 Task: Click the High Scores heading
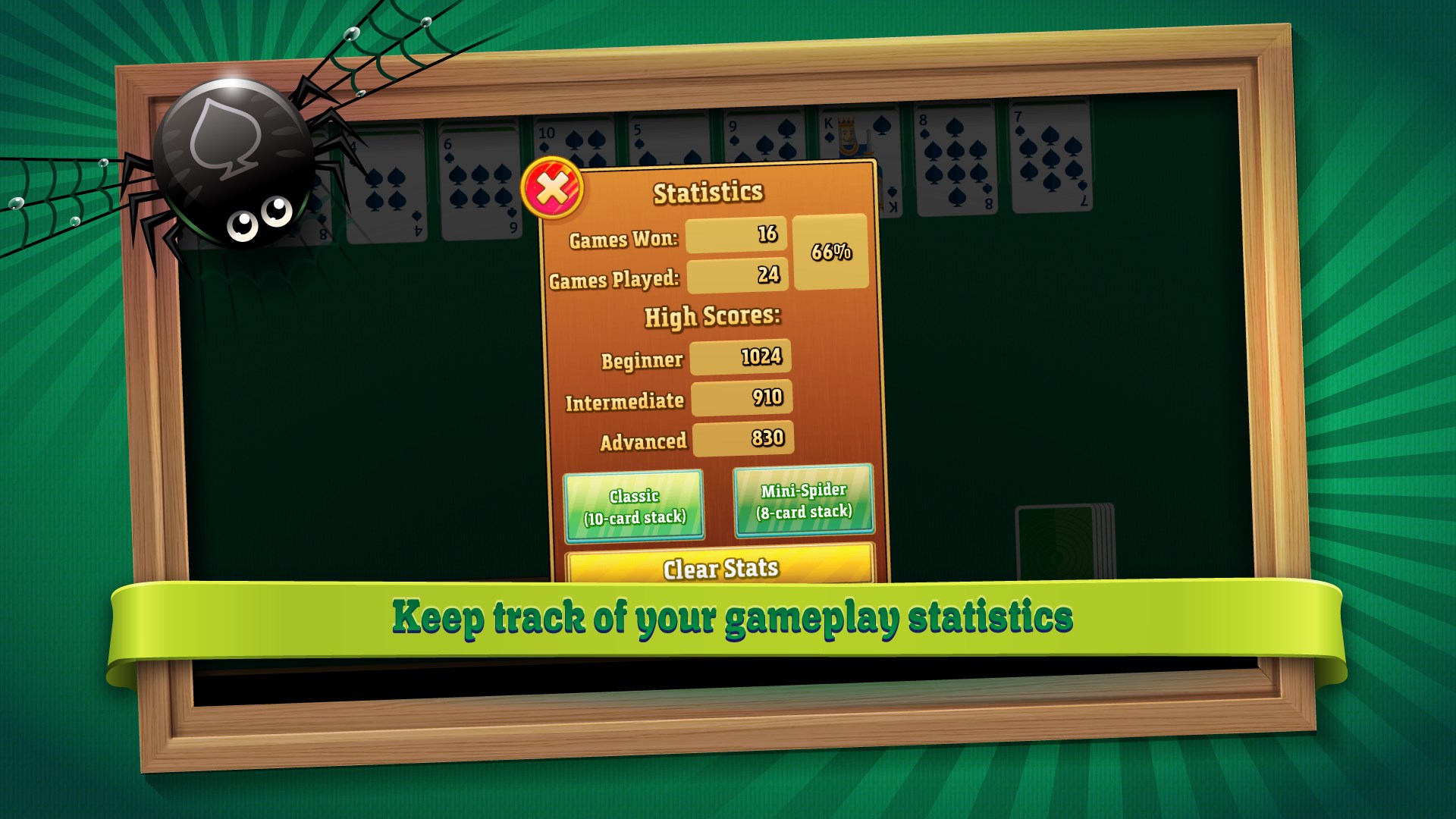click(713, 317)
